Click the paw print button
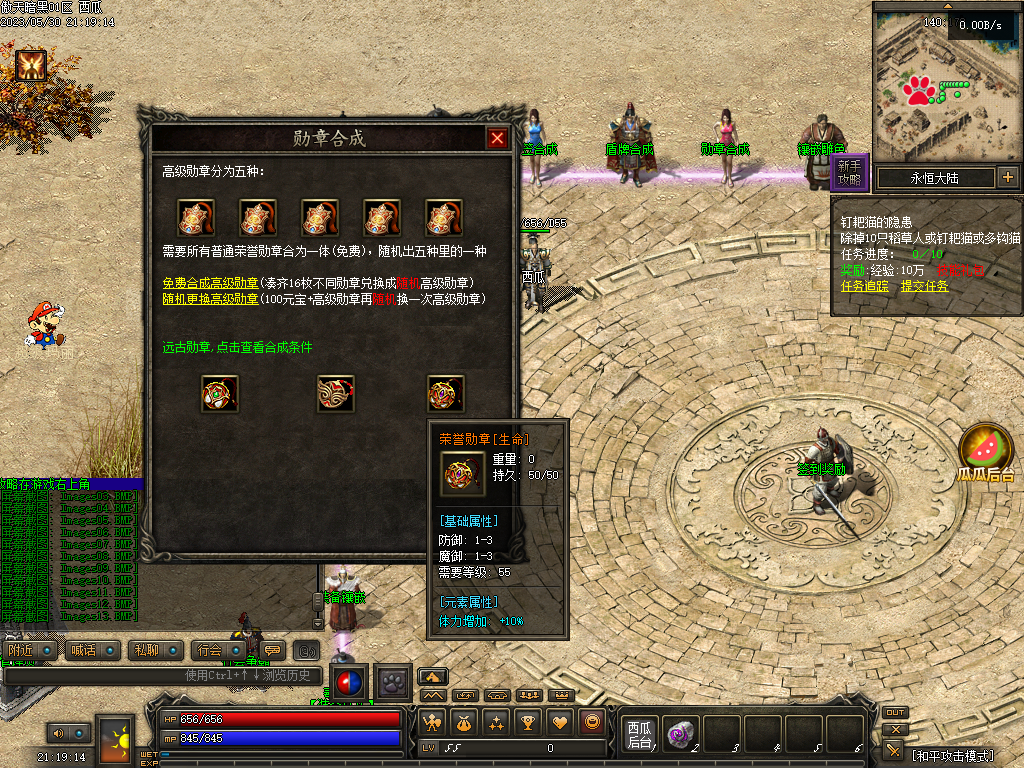The image size is (1024, 768). tap(392, 682)
